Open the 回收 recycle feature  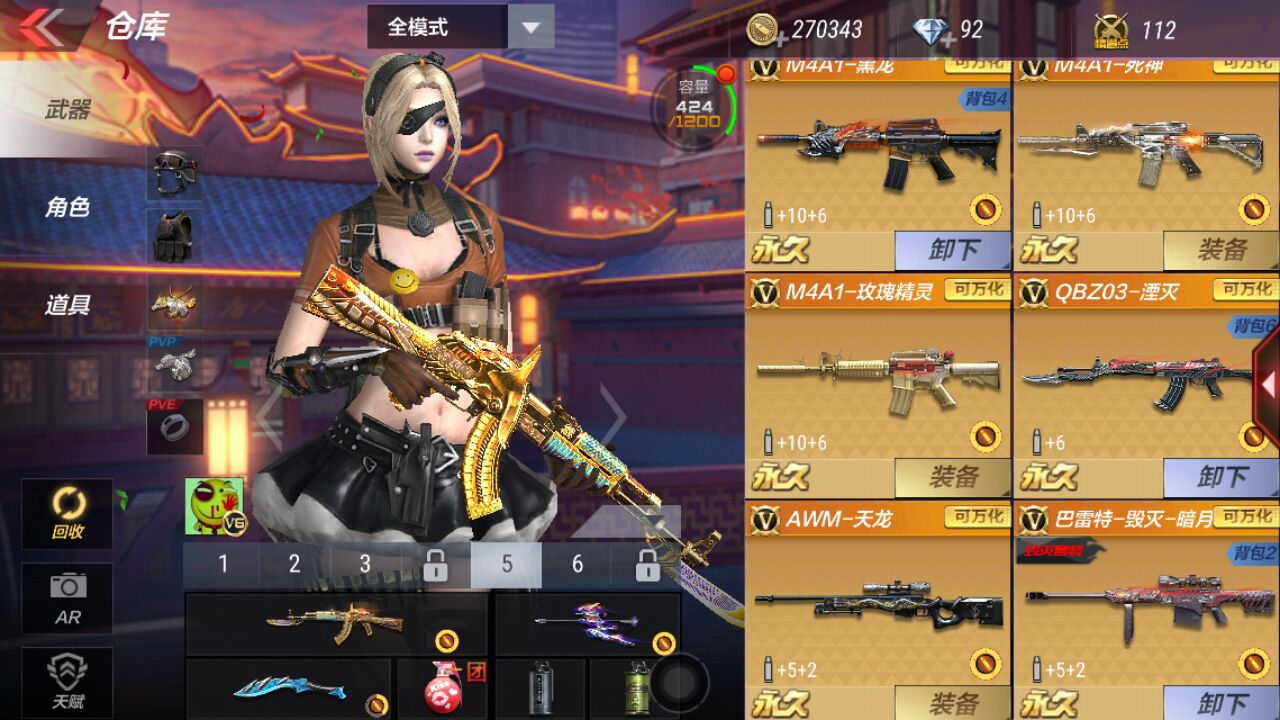(x=68, y=515)
